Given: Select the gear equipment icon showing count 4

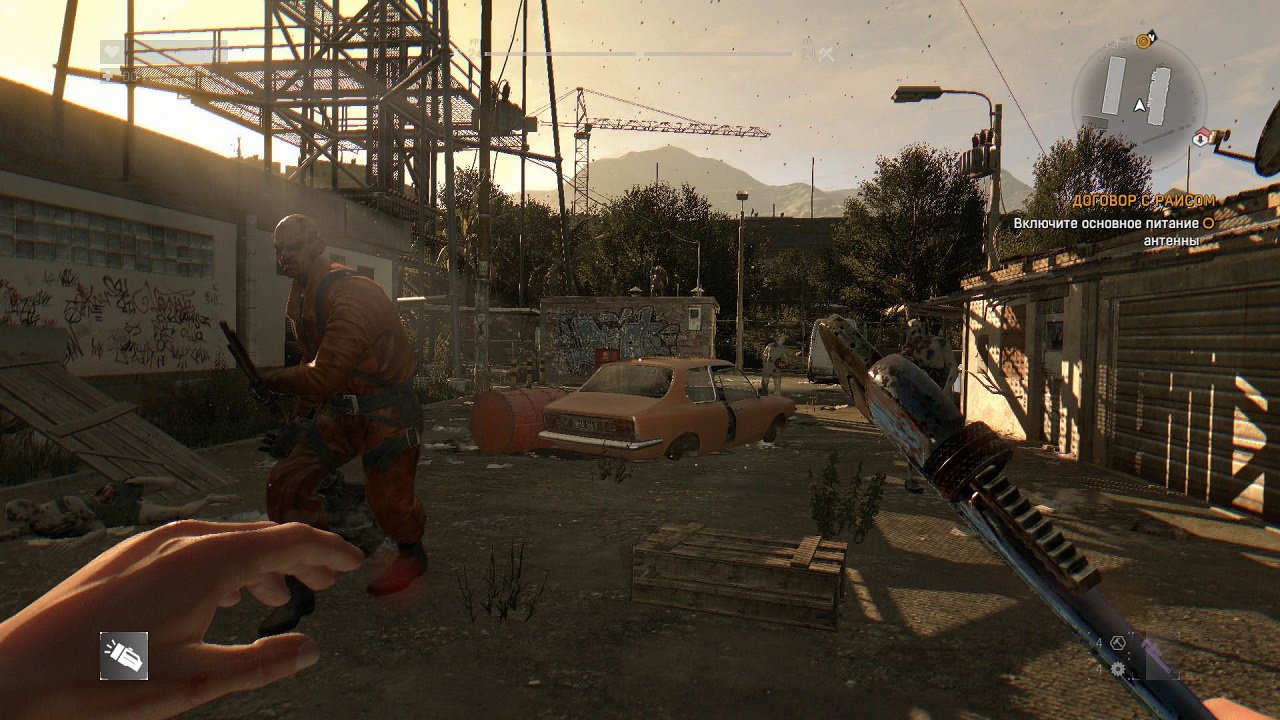Looking at the screenshot, I should tap(1118, 669).
